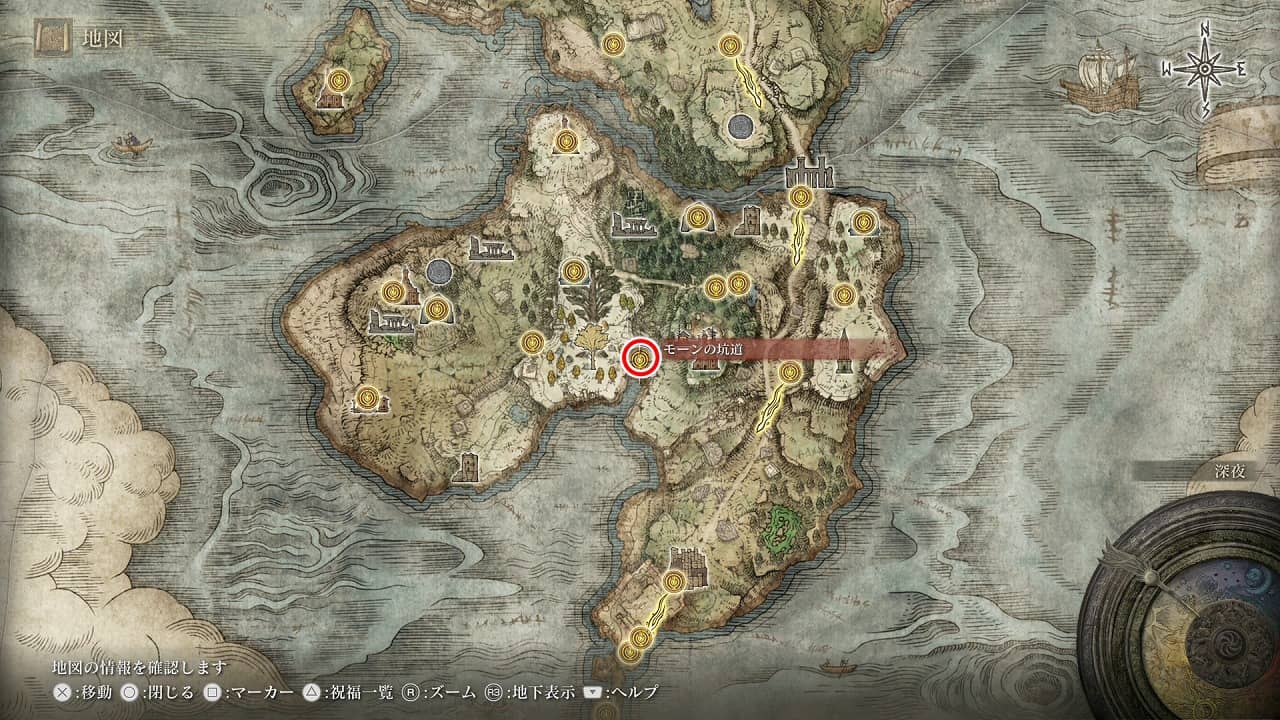Select the red-circled モーンの坑道 grace marker
Image resolution: width=1280 pixels, height=720 pixels.
(x=639, y=357)
